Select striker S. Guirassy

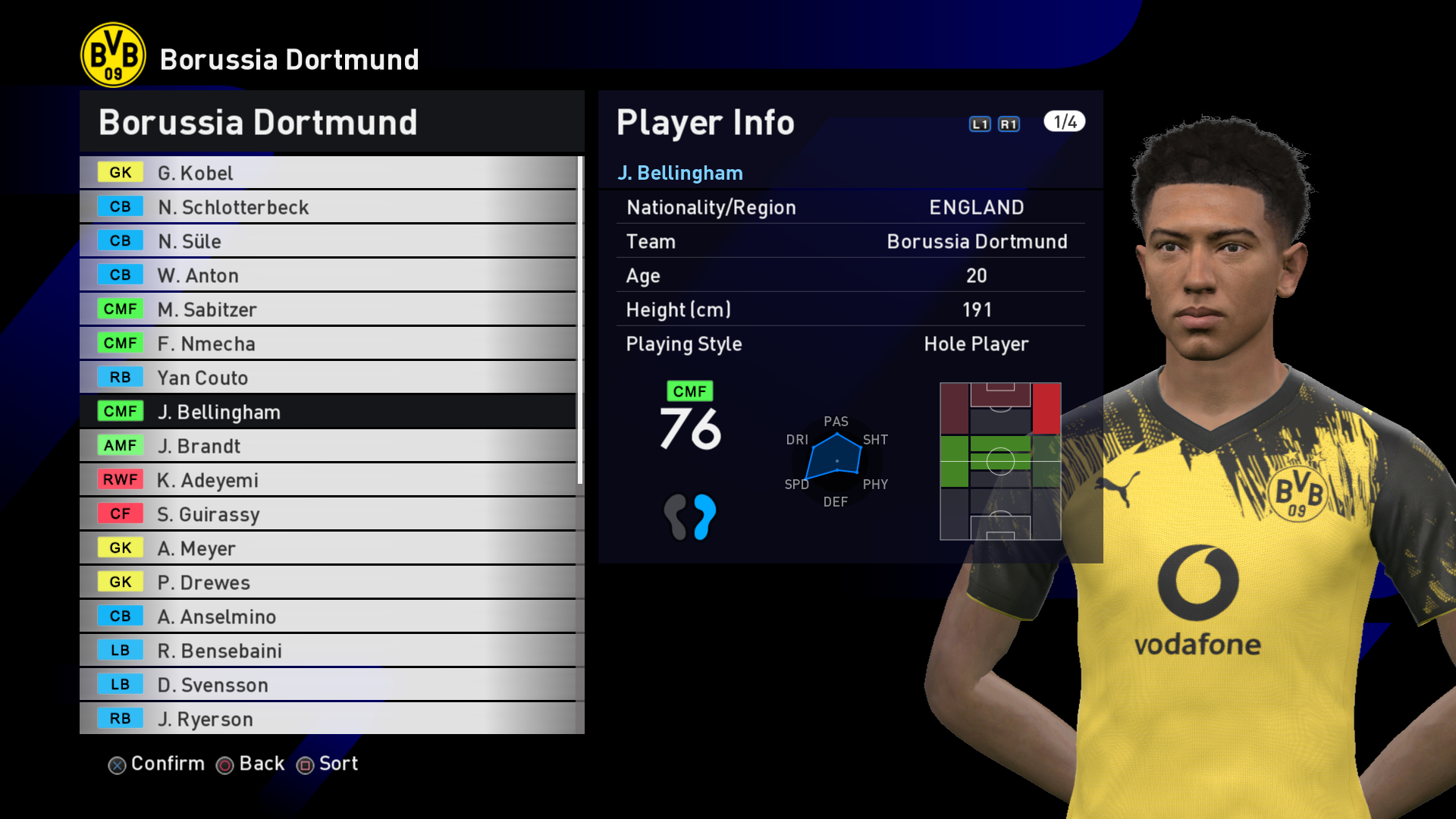pyautogui.click(x=328, y=514)
